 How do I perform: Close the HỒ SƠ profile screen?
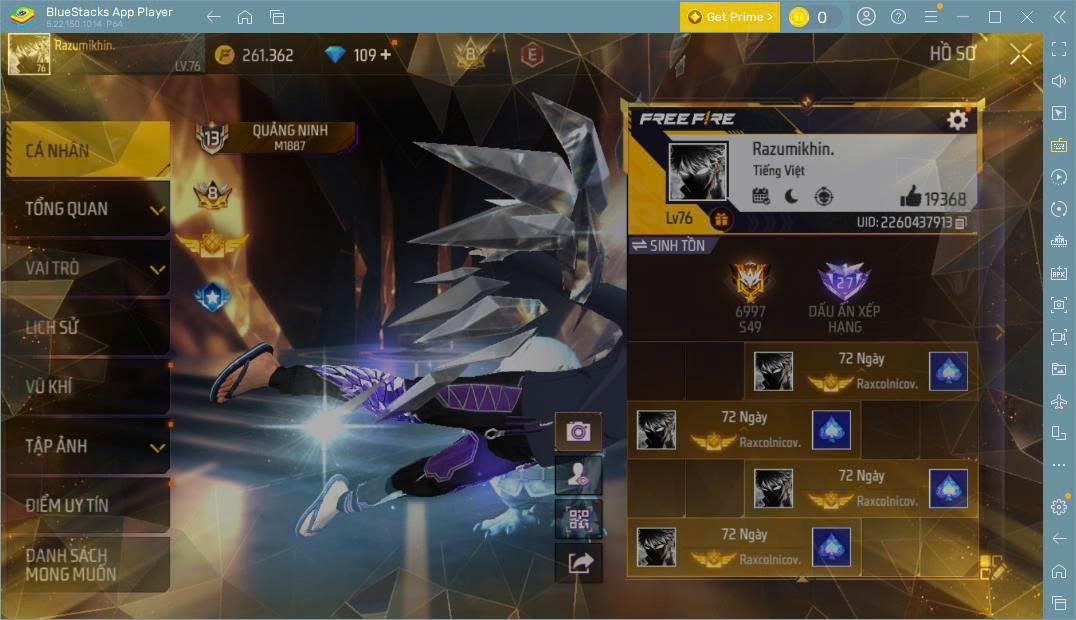pos(1020,54)
